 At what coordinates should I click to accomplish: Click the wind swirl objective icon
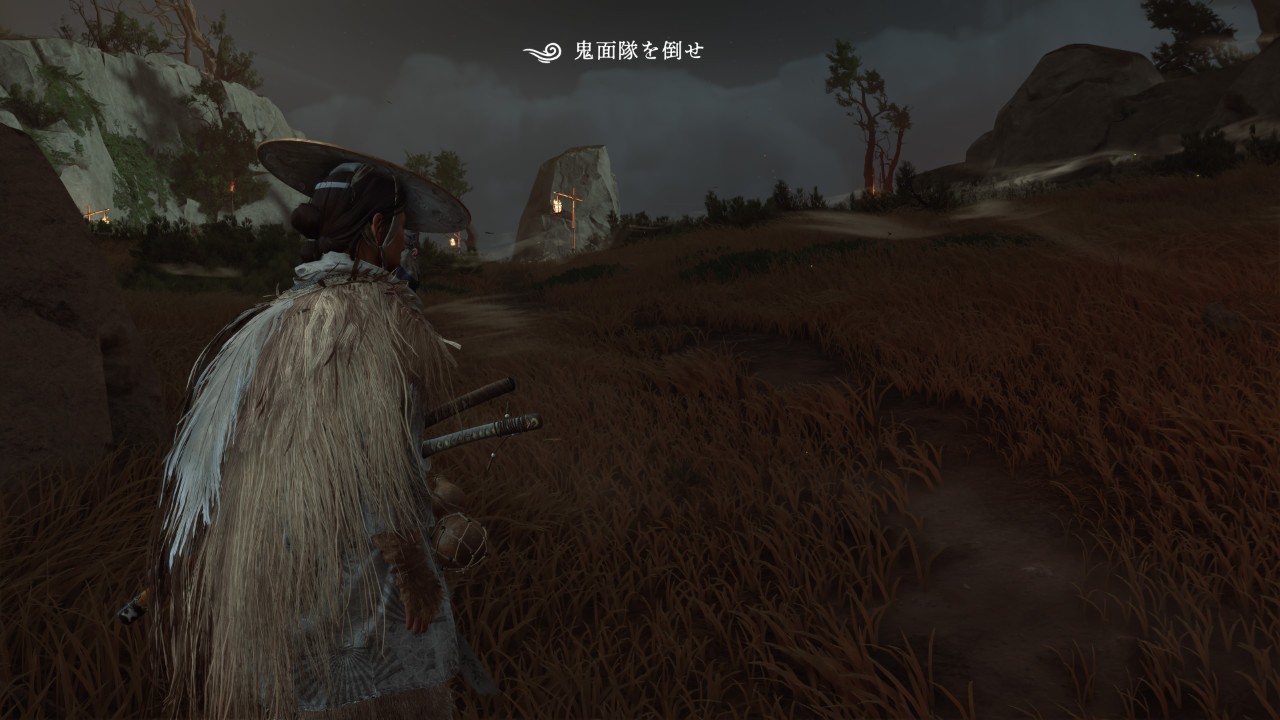[543, 52]
